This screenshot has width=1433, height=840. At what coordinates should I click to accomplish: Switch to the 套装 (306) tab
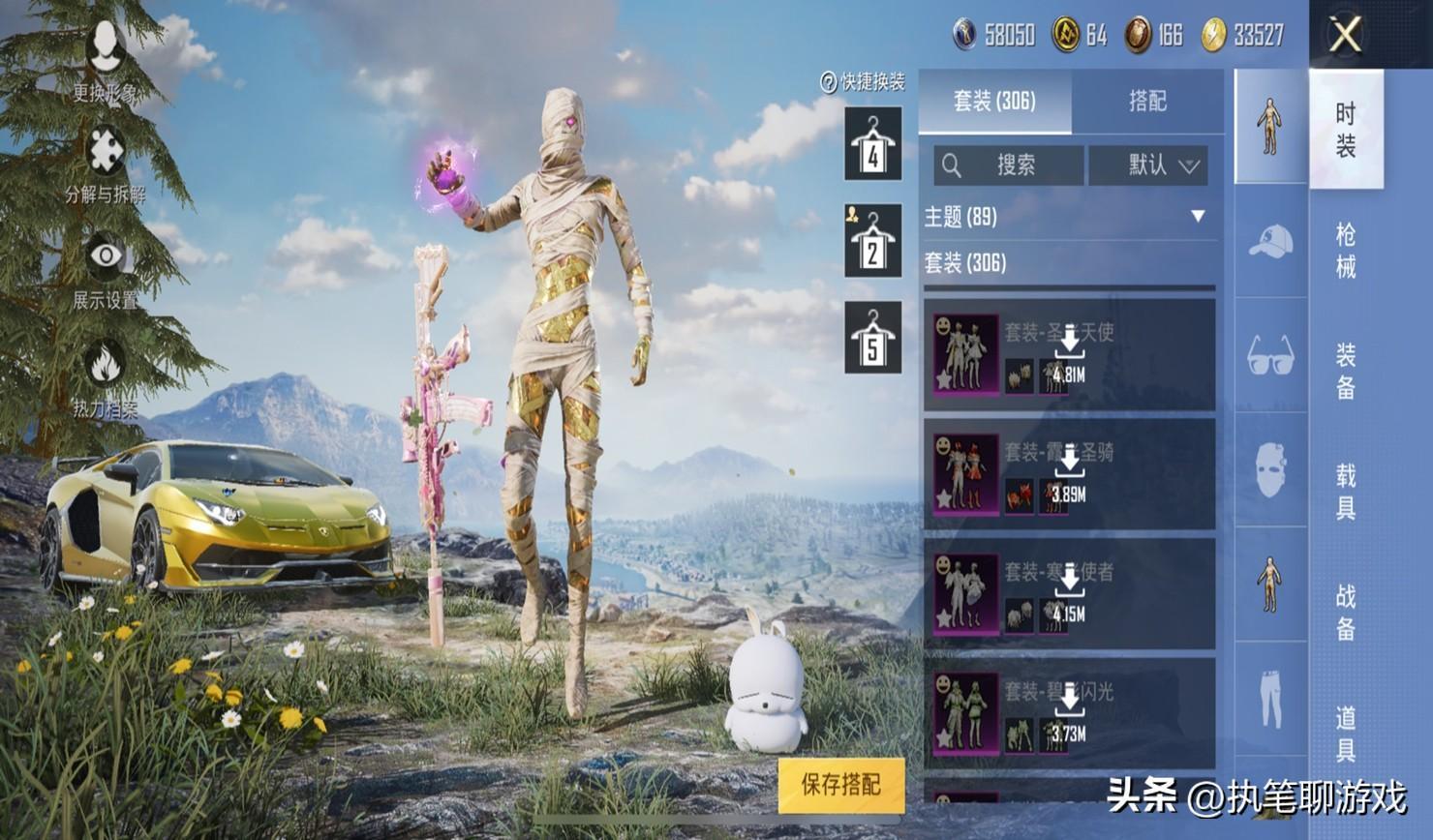994,101
